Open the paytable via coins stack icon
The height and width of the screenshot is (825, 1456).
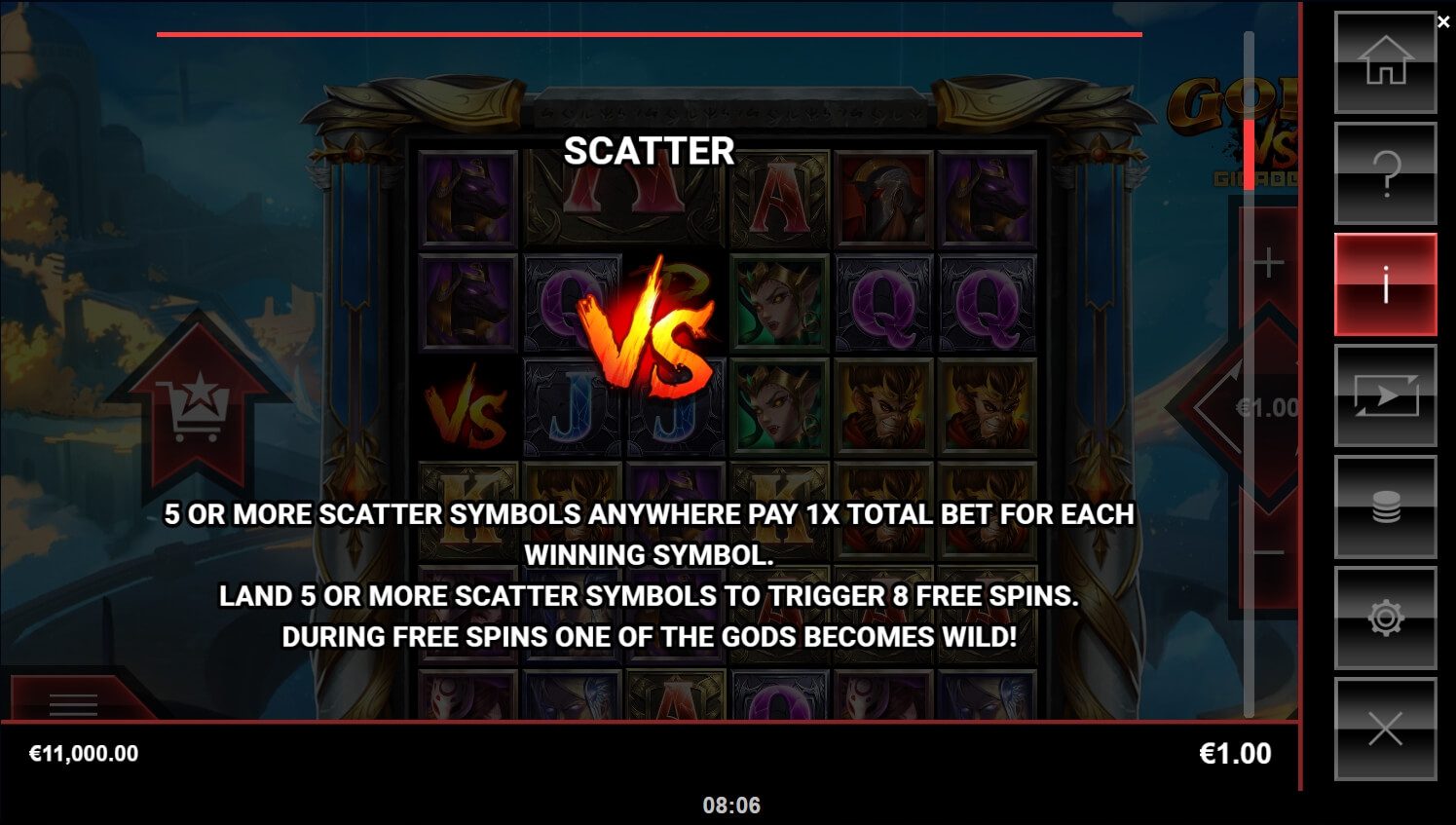click(x=1385, y=507)
